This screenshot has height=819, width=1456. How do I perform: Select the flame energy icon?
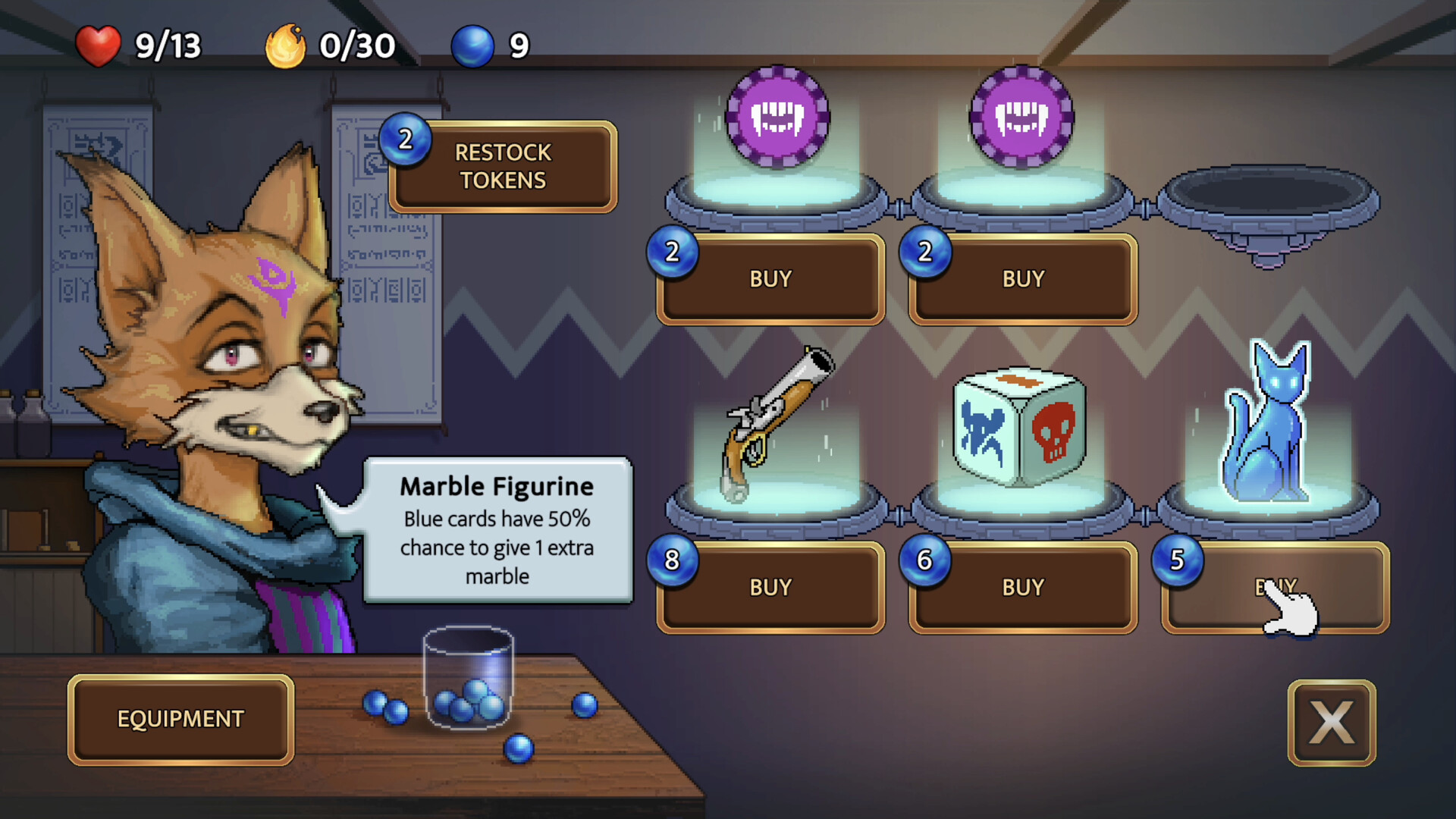pos(286,45)
